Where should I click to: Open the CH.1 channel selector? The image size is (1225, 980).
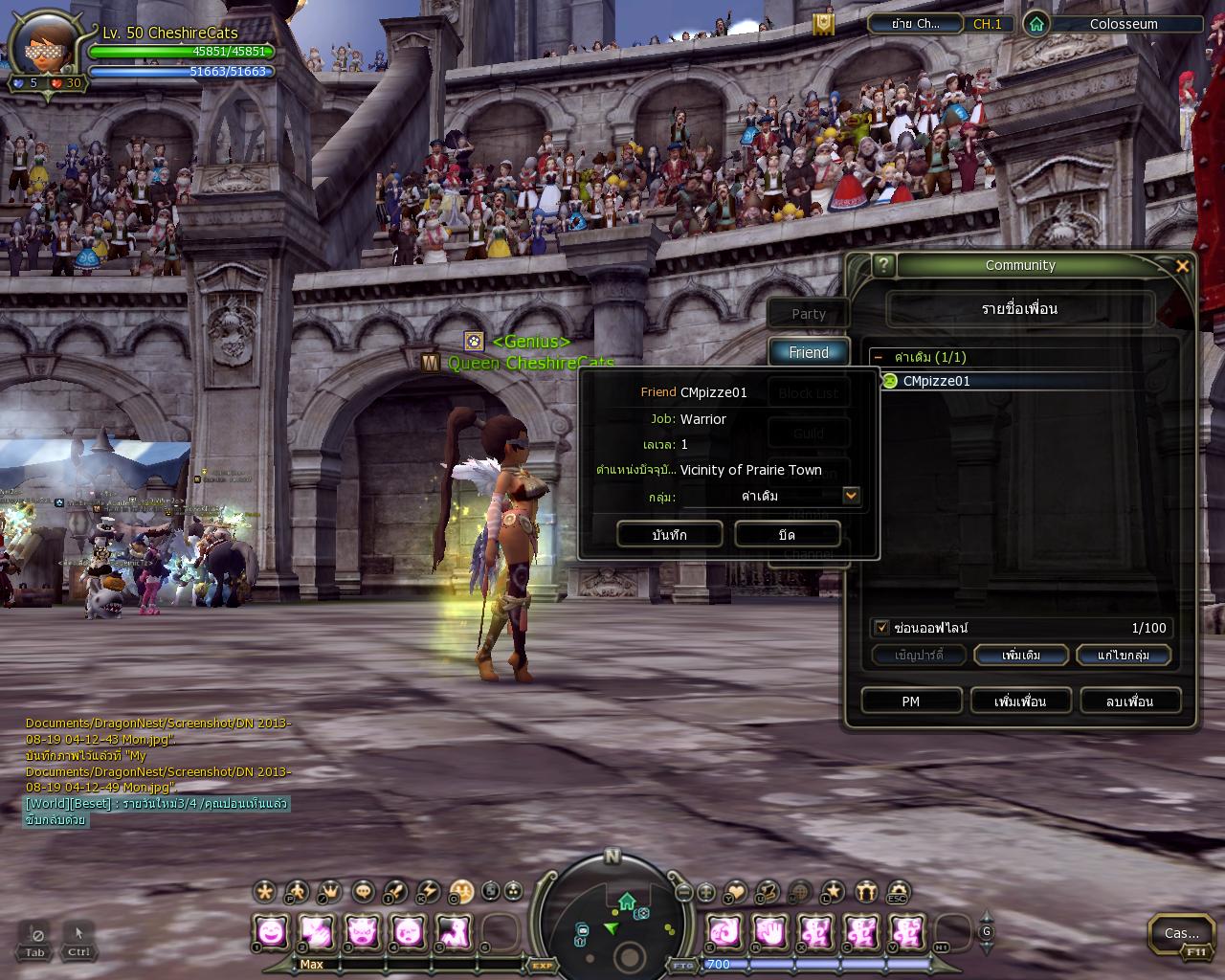pyautogui.click(x=987, y=24)
